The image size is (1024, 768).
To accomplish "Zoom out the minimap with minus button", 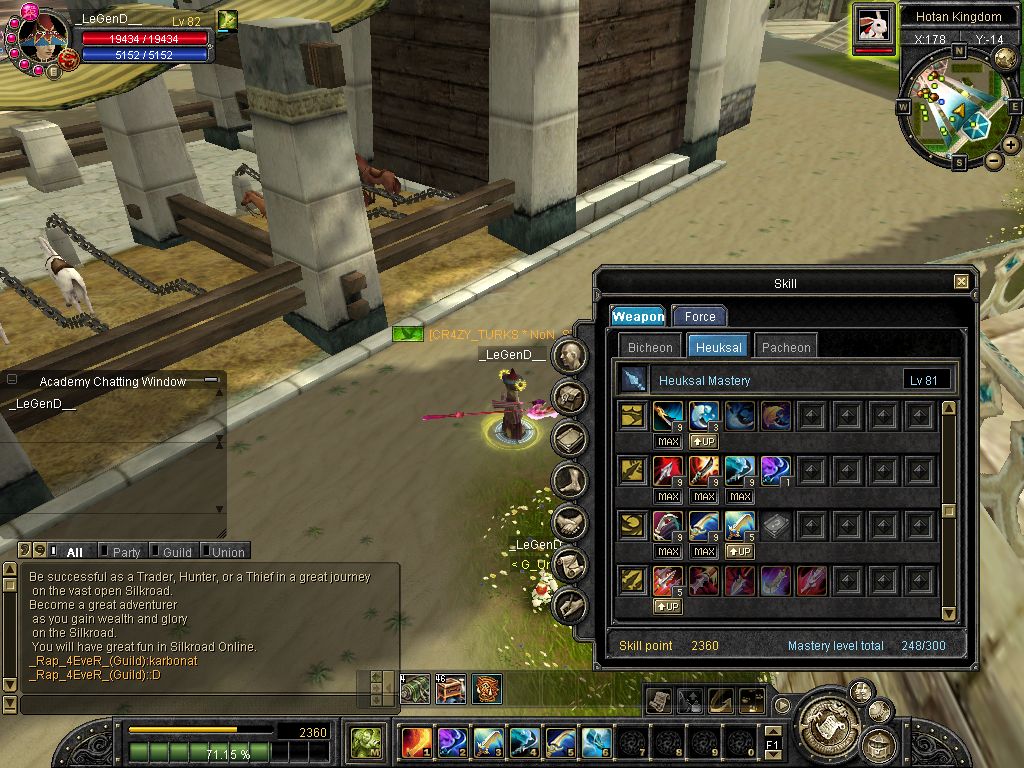I will click(993, 160).
